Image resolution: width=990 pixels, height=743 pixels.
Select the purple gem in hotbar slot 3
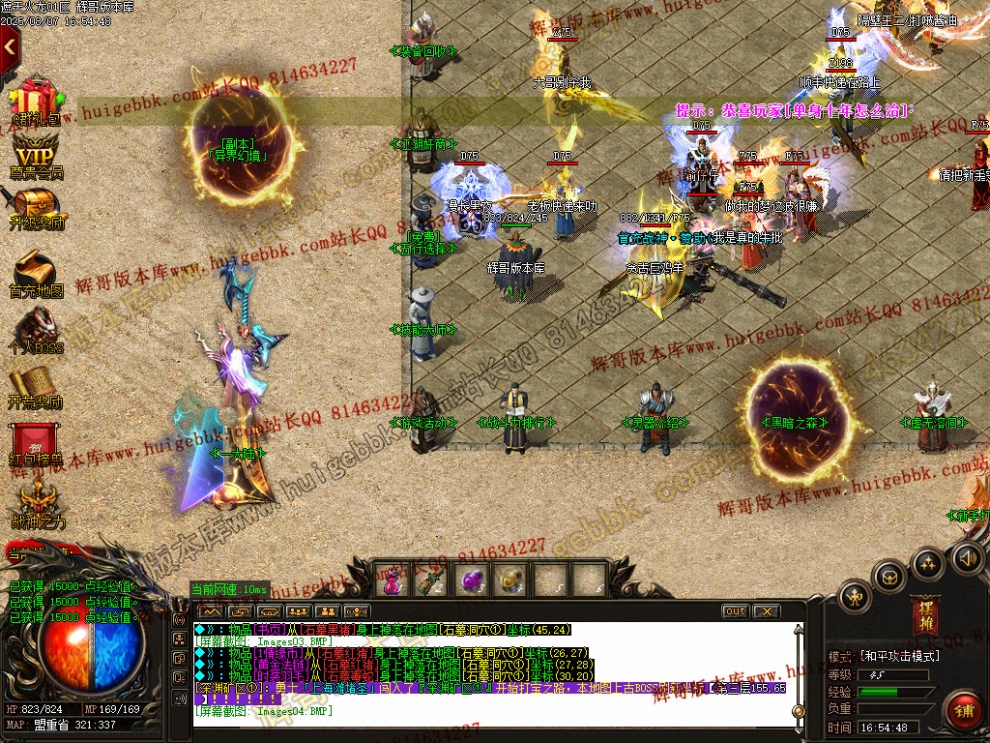pos(471,580)
